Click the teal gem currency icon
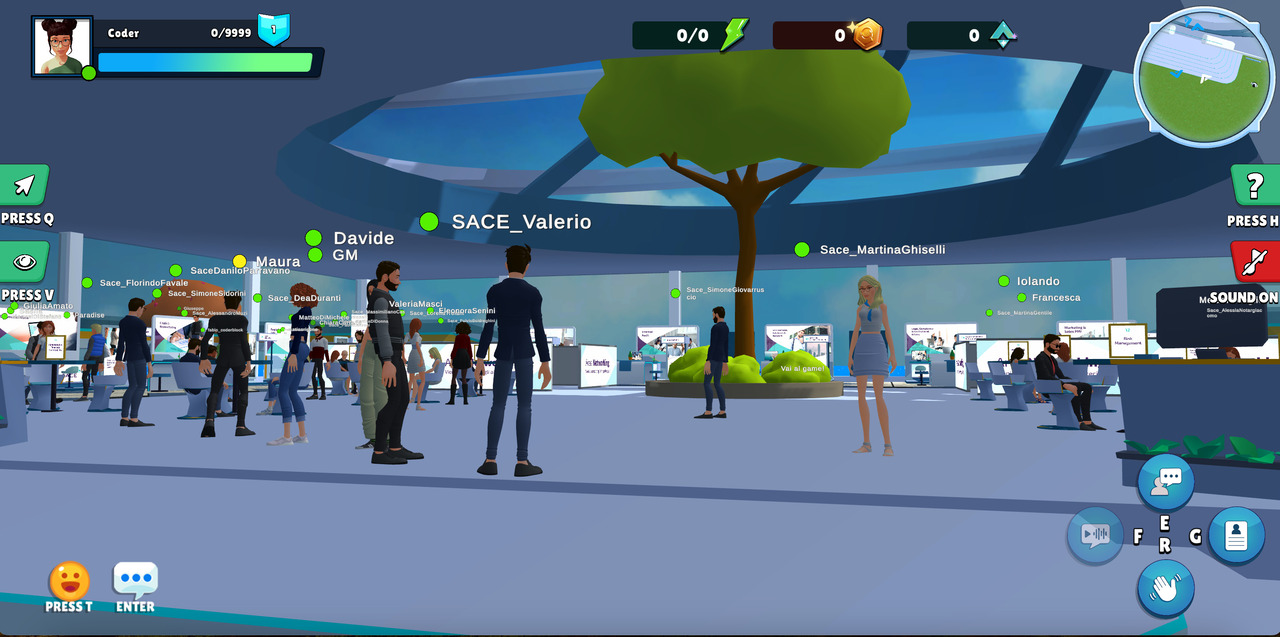The image size is (1280, 637). pyautogui.click(x=1002, y=35)
